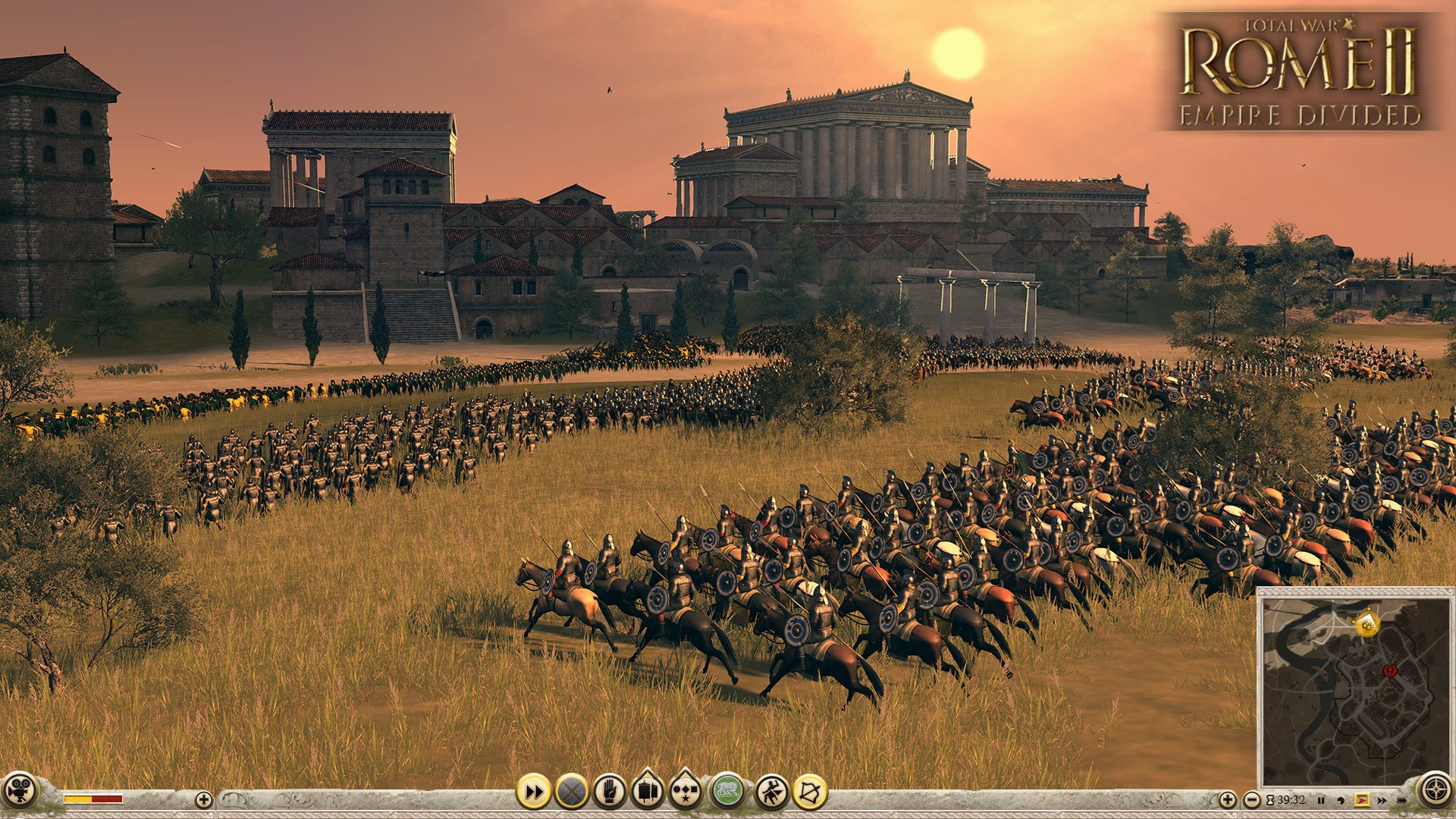1456x819 pixels.
Task: Click the hourglass battle timer icon
Action: [x=1270, y=799]
